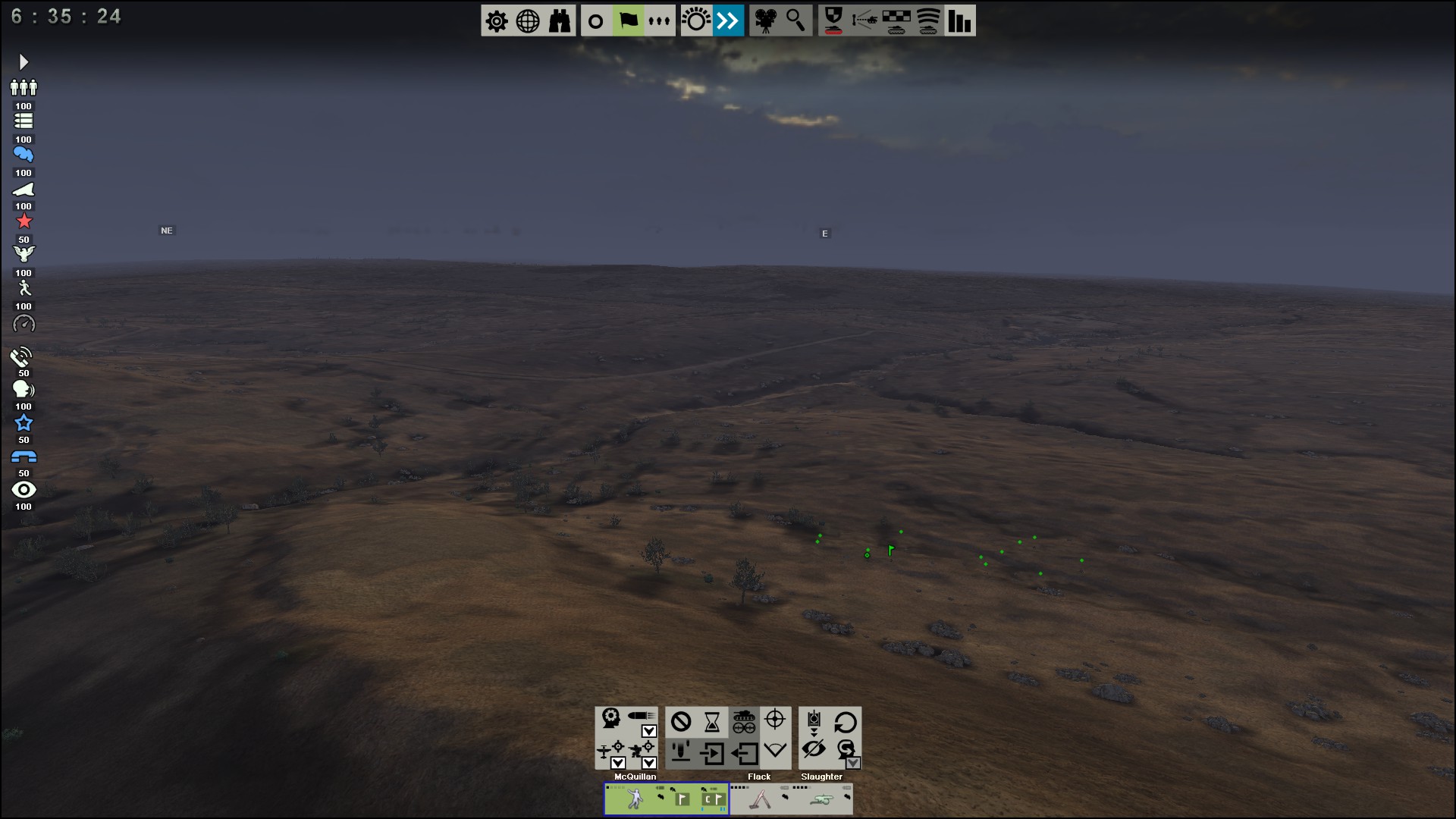
Task: Select the McQuillan infantry unit card
Action: point(666,799)
